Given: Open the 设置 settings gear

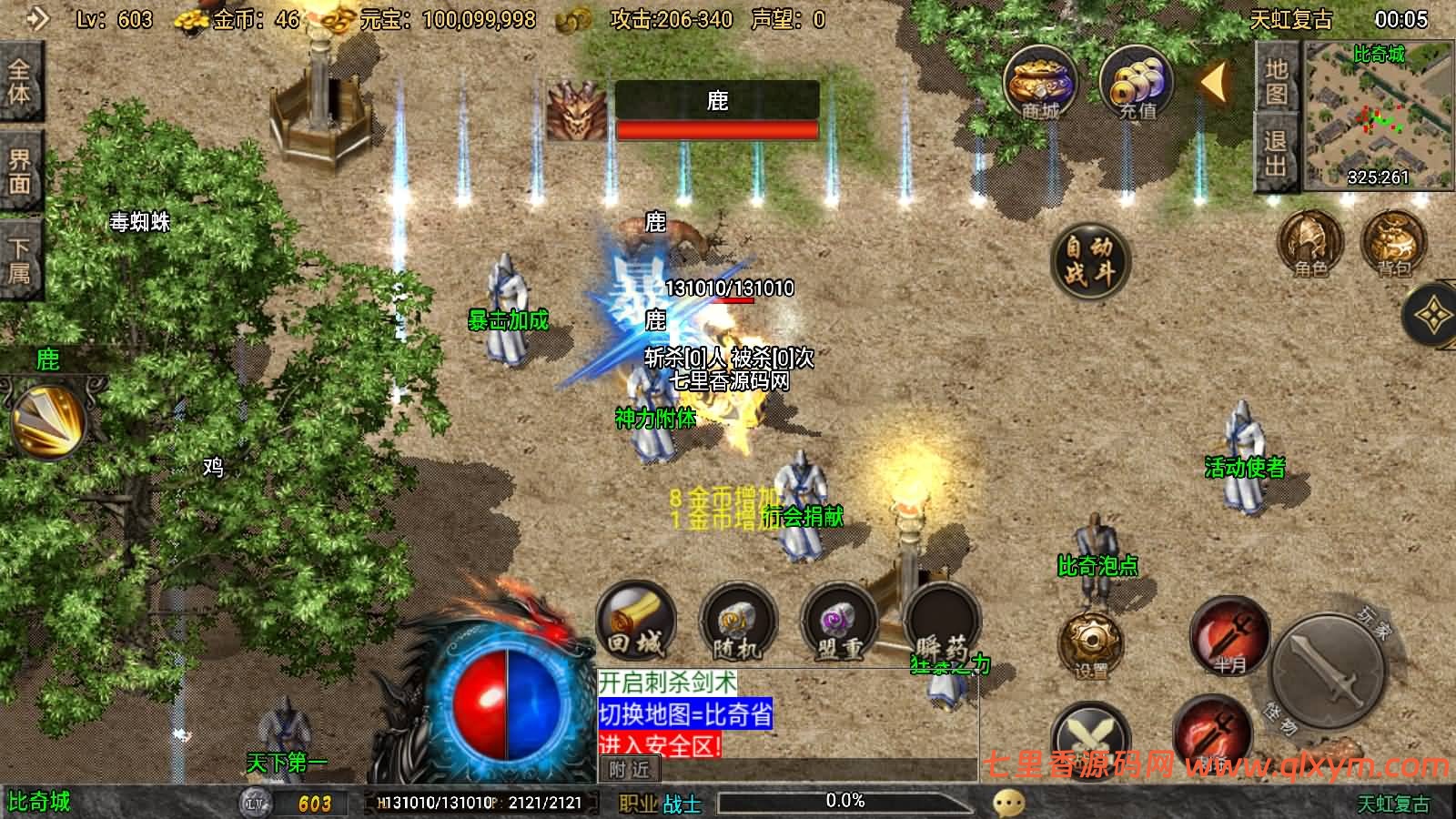Looking at the screenshot, I should coord(1090,644).
